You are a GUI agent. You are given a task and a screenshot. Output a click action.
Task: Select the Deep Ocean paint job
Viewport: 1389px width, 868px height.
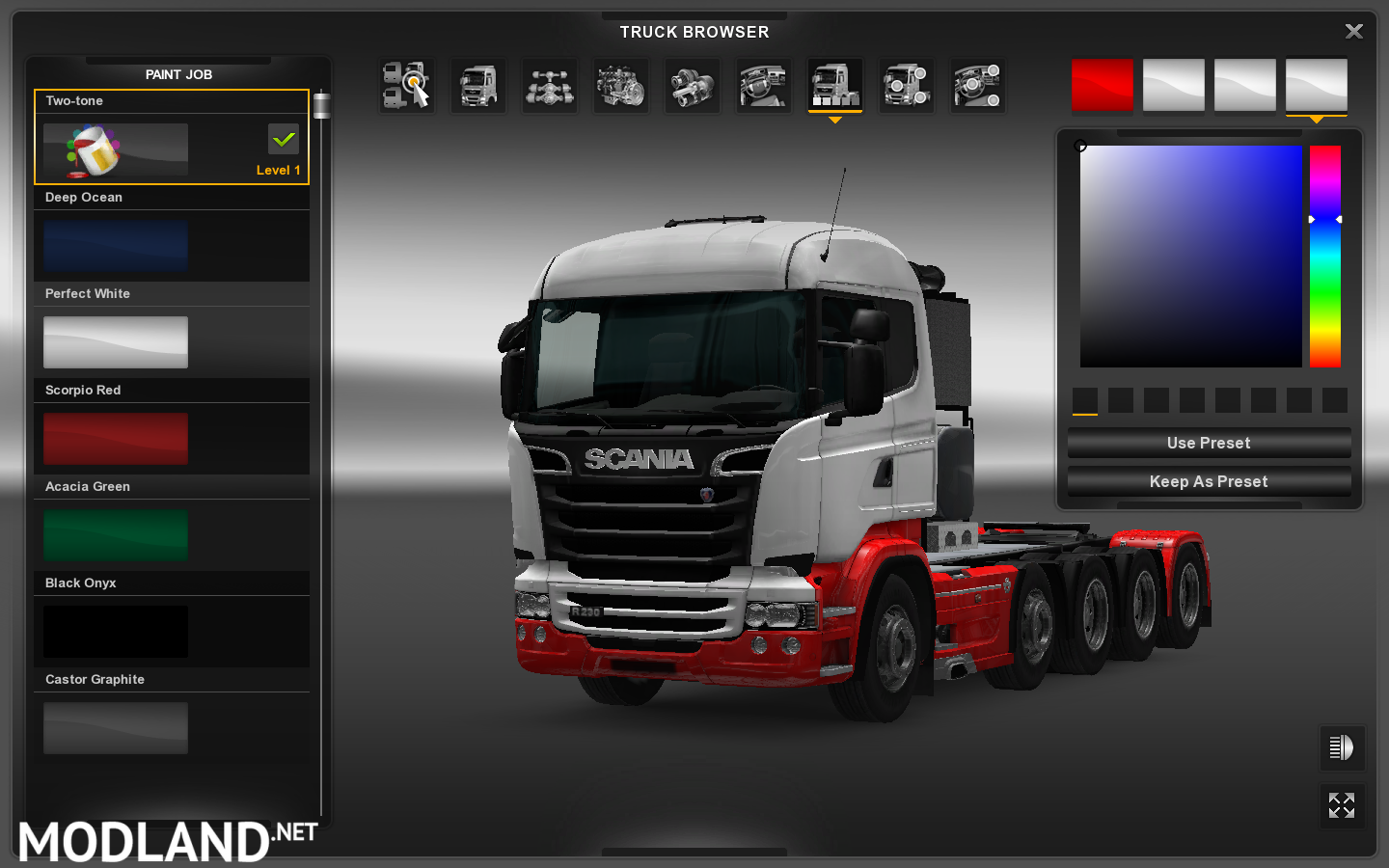point(115,245)
